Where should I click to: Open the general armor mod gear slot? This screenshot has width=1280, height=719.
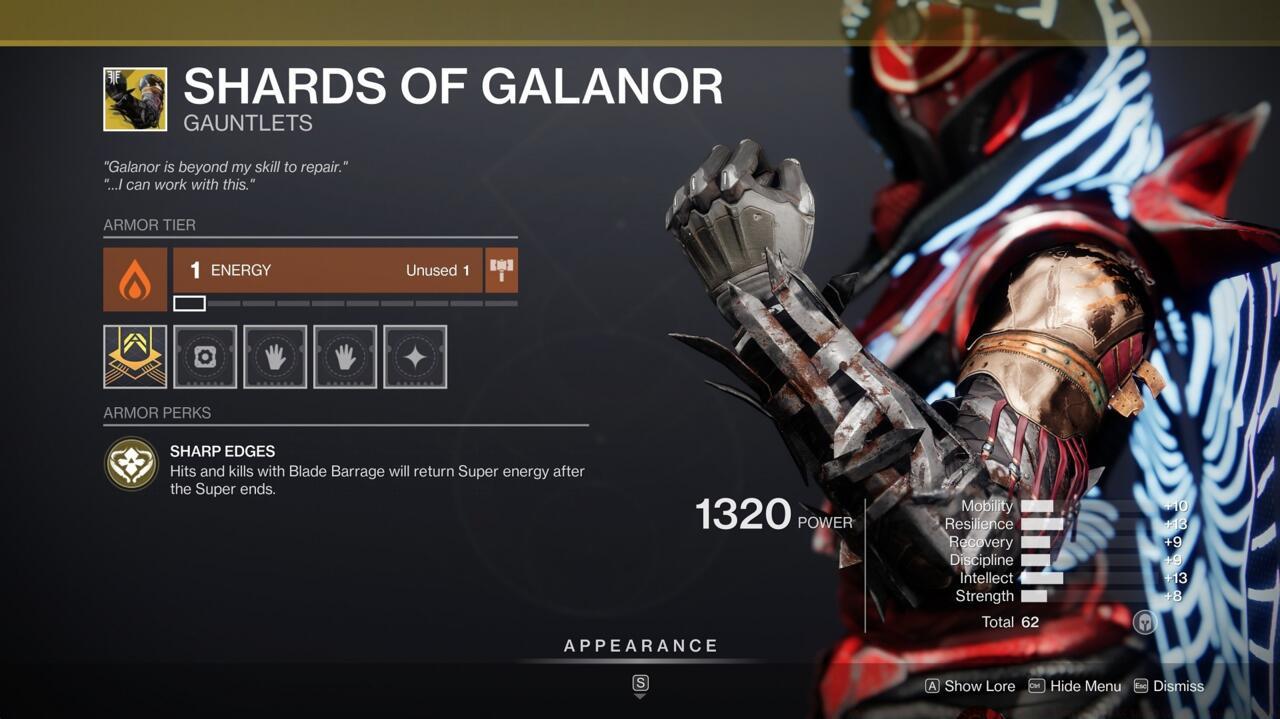click(x=205, y=356)
